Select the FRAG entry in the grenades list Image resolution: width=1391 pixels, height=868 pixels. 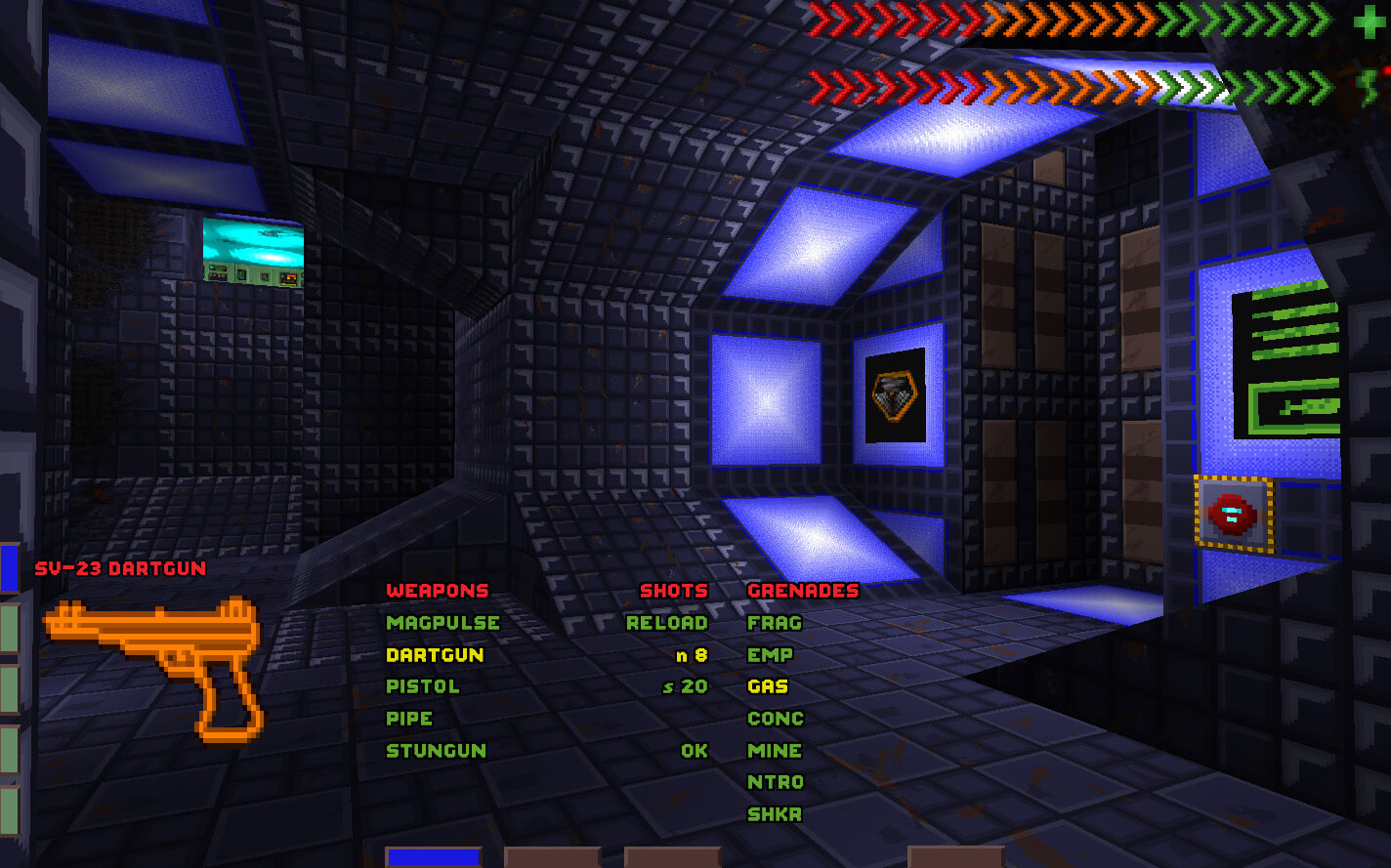(773, 623)
